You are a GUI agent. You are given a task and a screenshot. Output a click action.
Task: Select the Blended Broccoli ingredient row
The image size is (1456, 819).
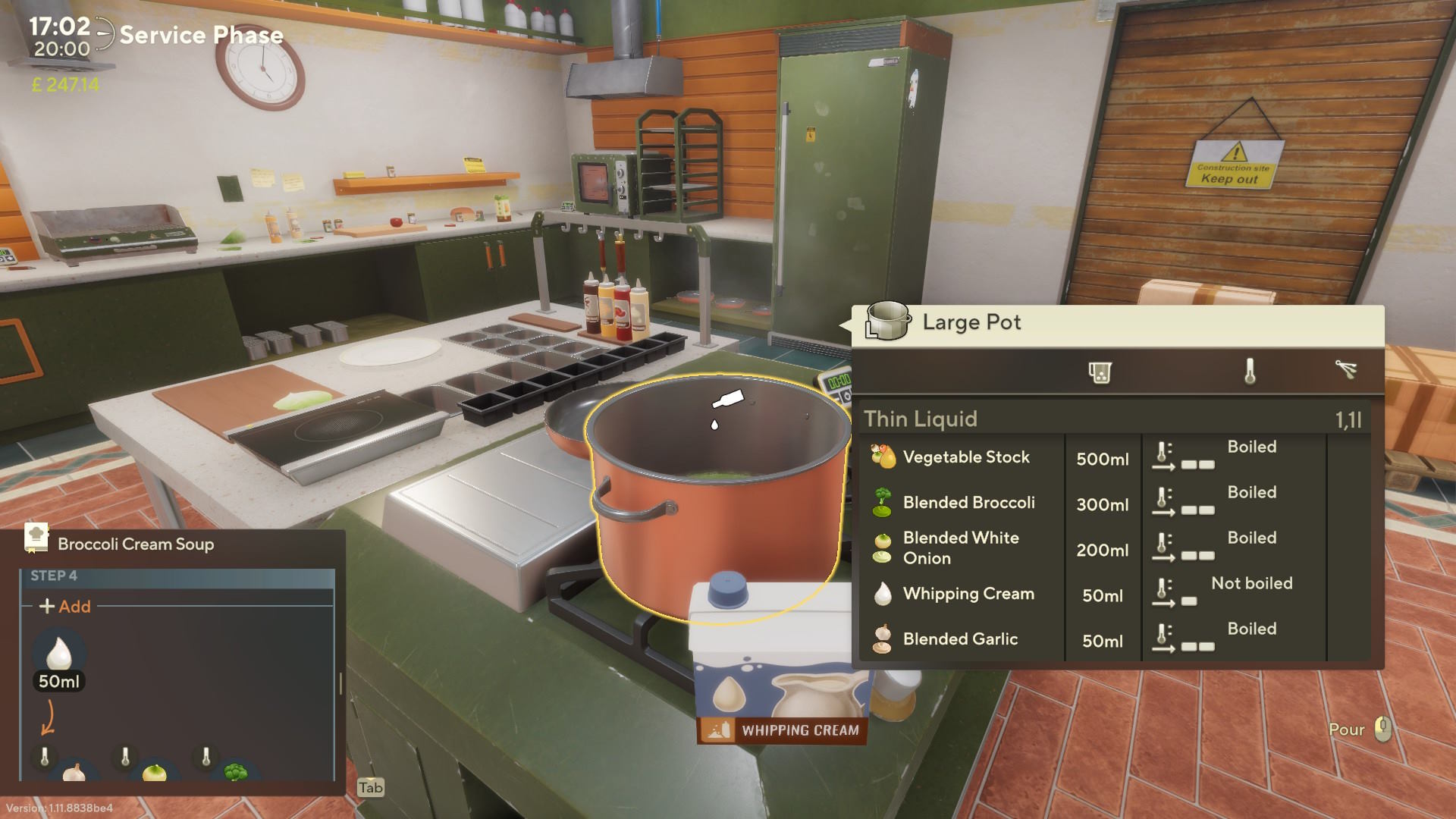tap(968, 503)
